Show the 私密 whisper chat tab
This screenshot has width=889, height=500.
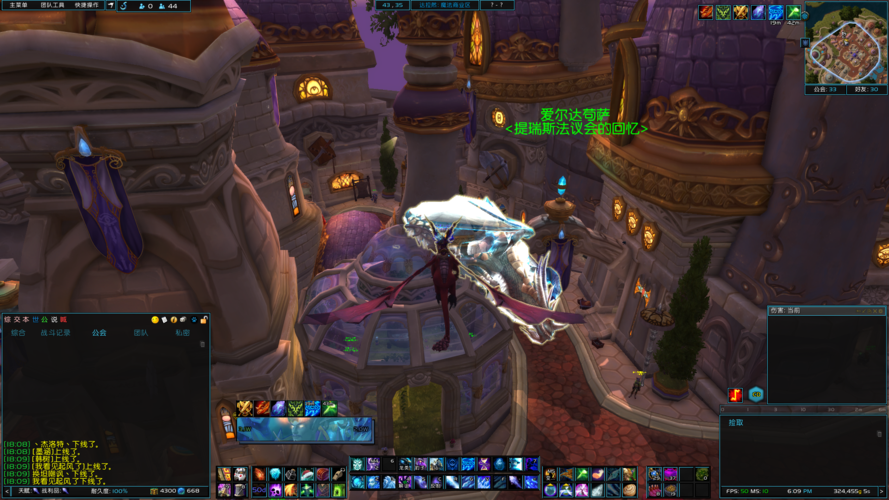182,332
